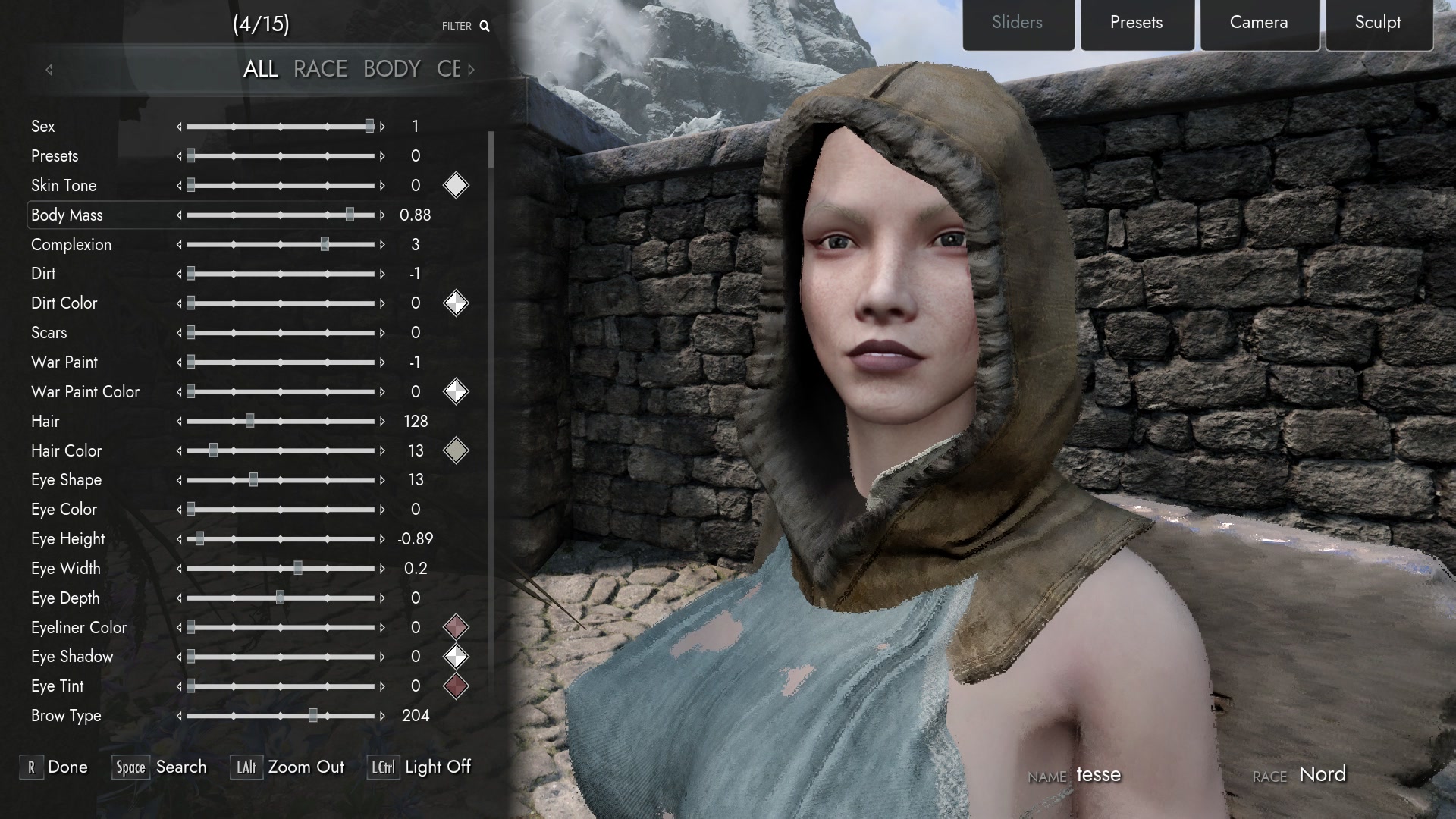Switch to the RACE tab

[x=320, y=68]
